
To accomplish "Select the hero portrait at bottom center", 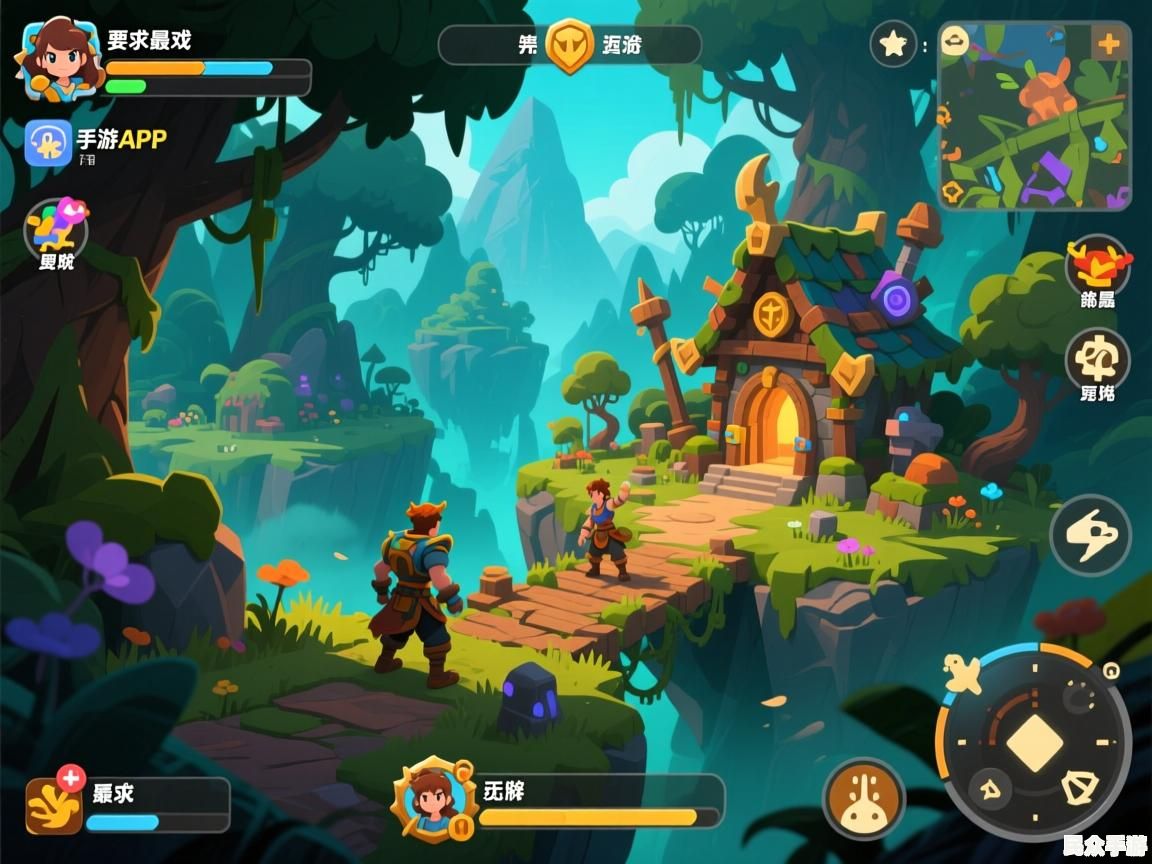I will pos(433,799).
